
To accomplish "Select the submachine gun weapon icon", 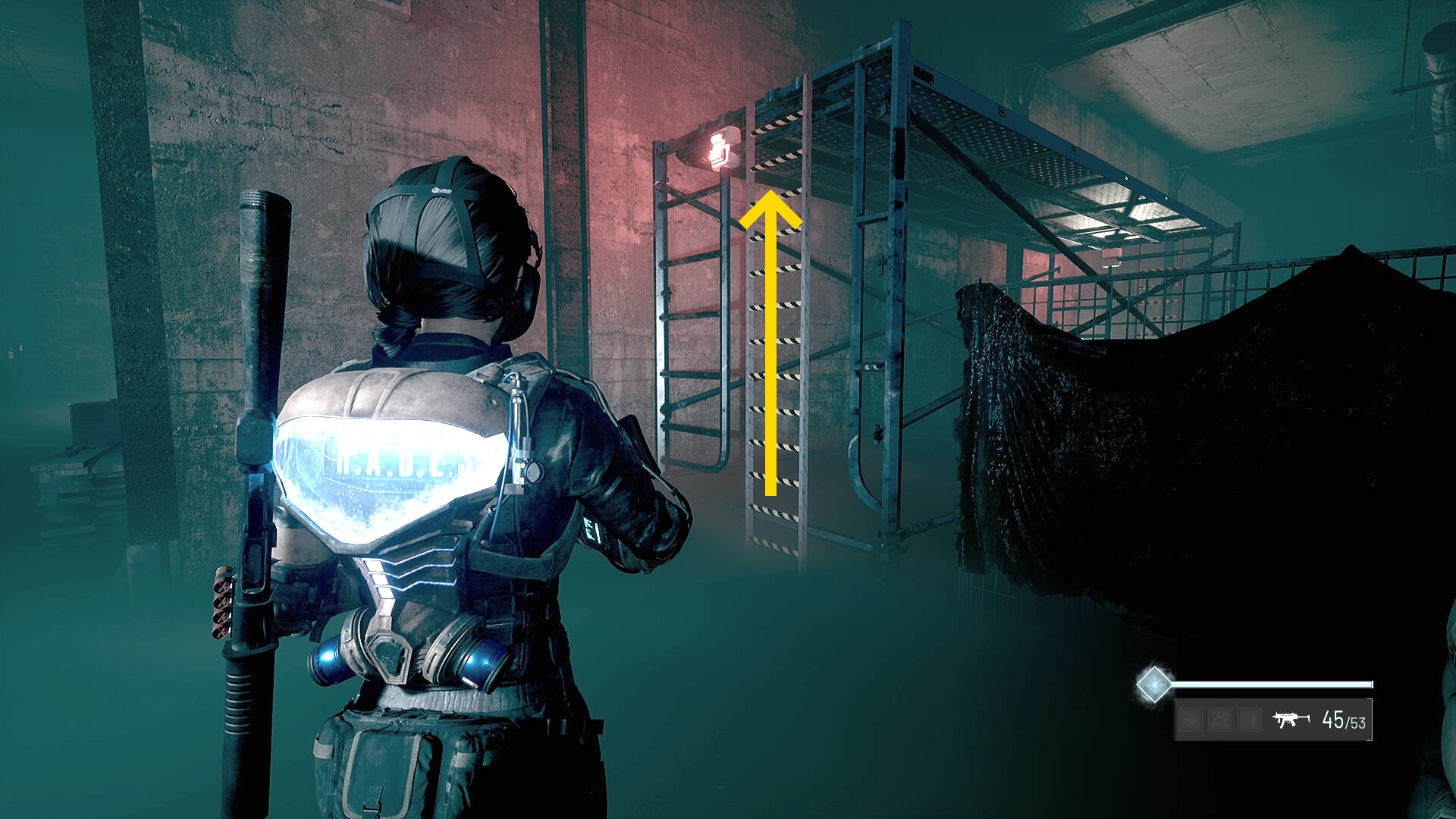I will pyautogui.click(x=1291, y=719).
